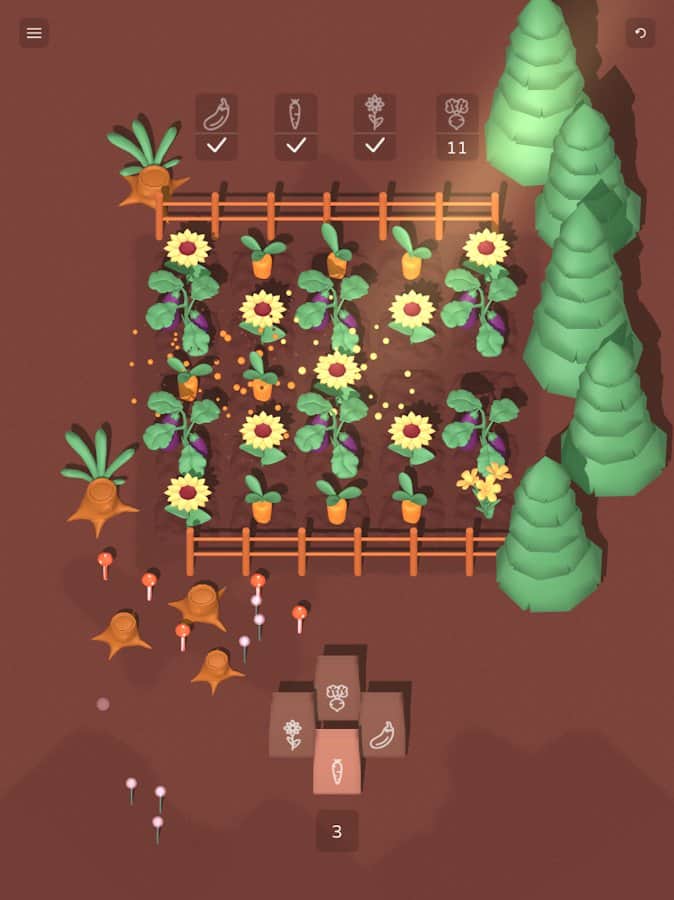The height and width of the screenshot is (900, 674).
Task: Click the carrot goal icon
Action: pos(296,114)
